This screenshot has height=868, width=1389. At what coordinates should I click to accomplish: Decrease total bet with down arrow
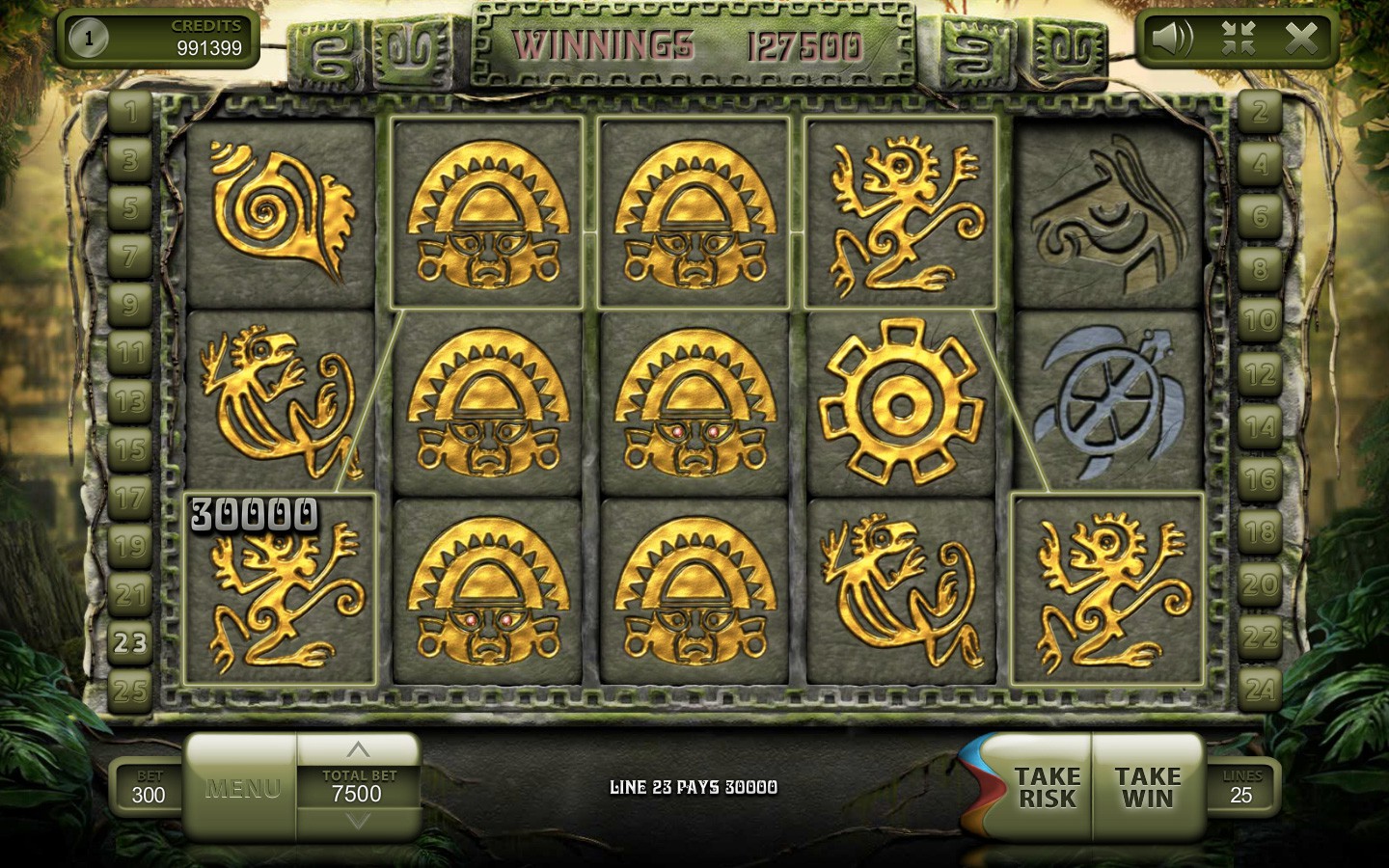(358, 822)
